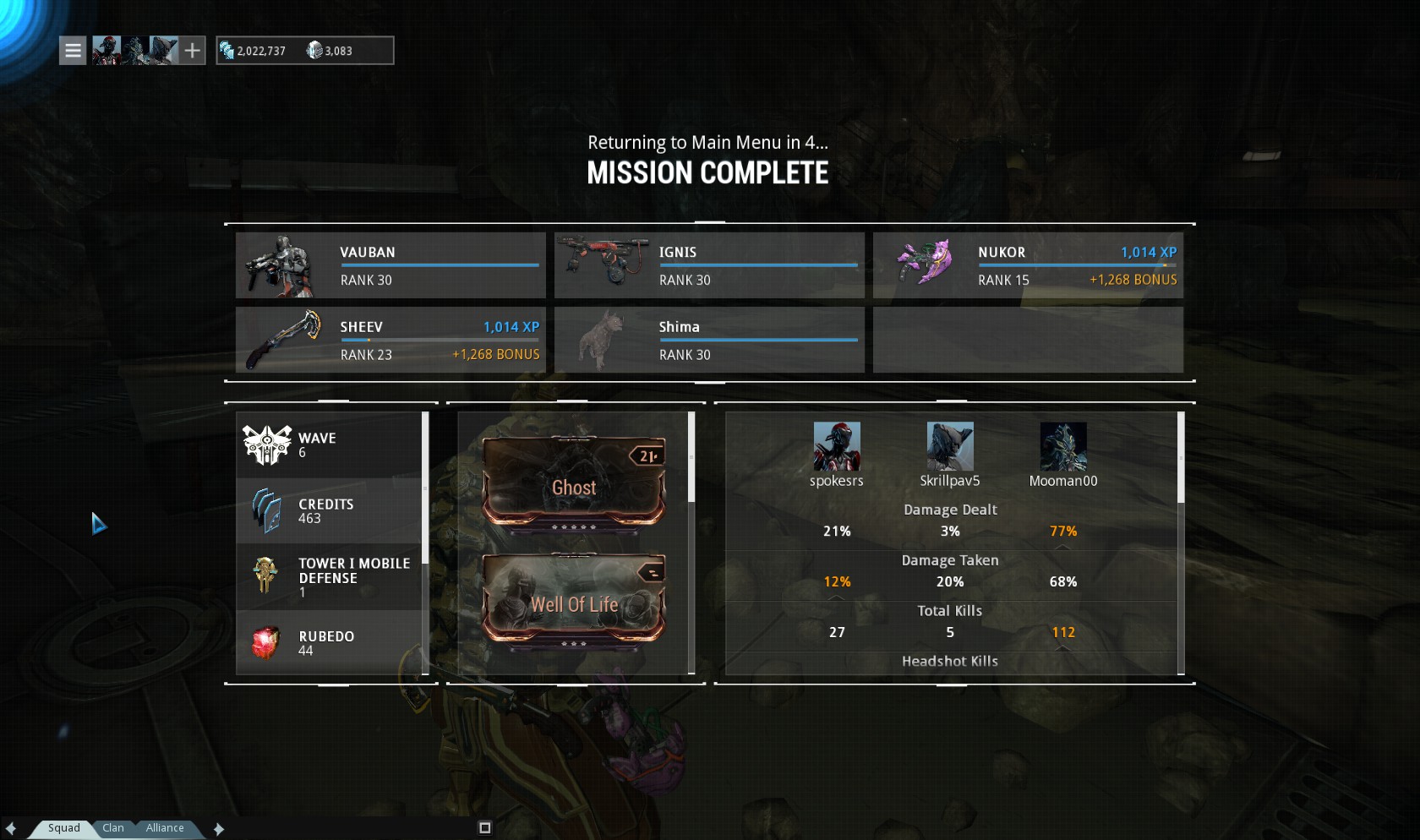
Task: Select the Nukor weapon panel
Action: [1028, 265]
